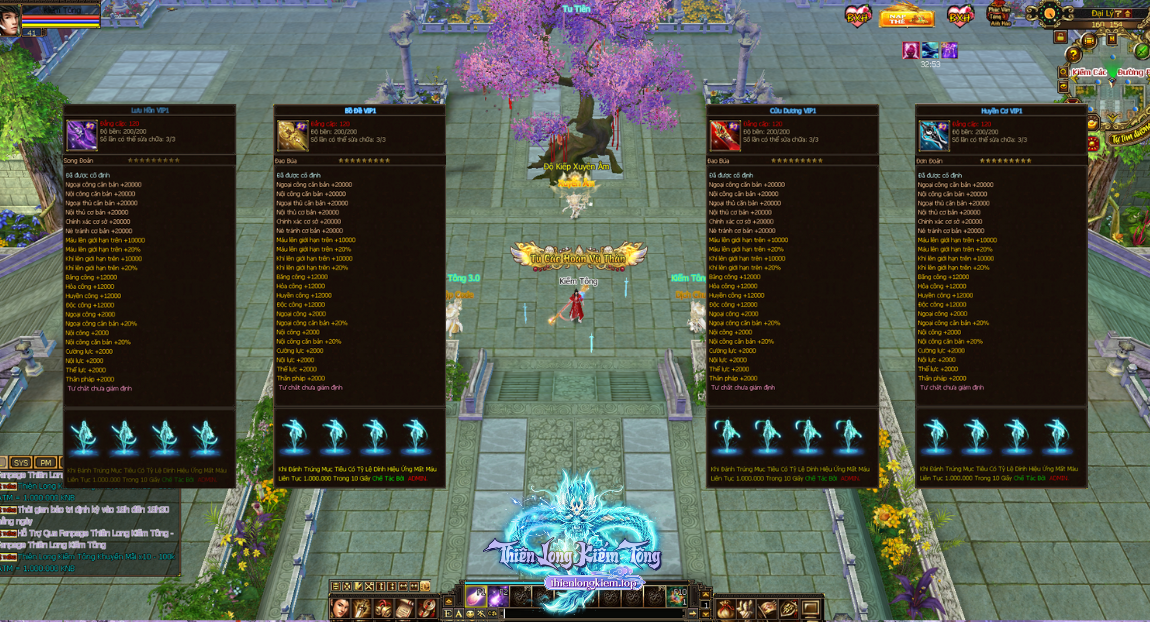This screenshot has width=1150, height=625.
Task: Use the colorful F10 hotbar item
Action: point(678,597)
